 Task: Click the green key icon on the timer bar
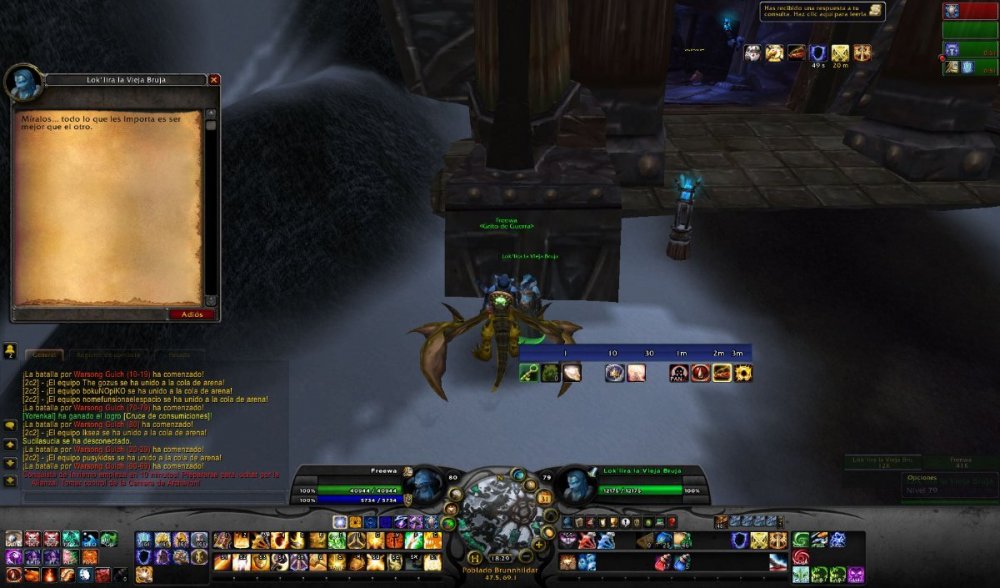pos(528,373)
